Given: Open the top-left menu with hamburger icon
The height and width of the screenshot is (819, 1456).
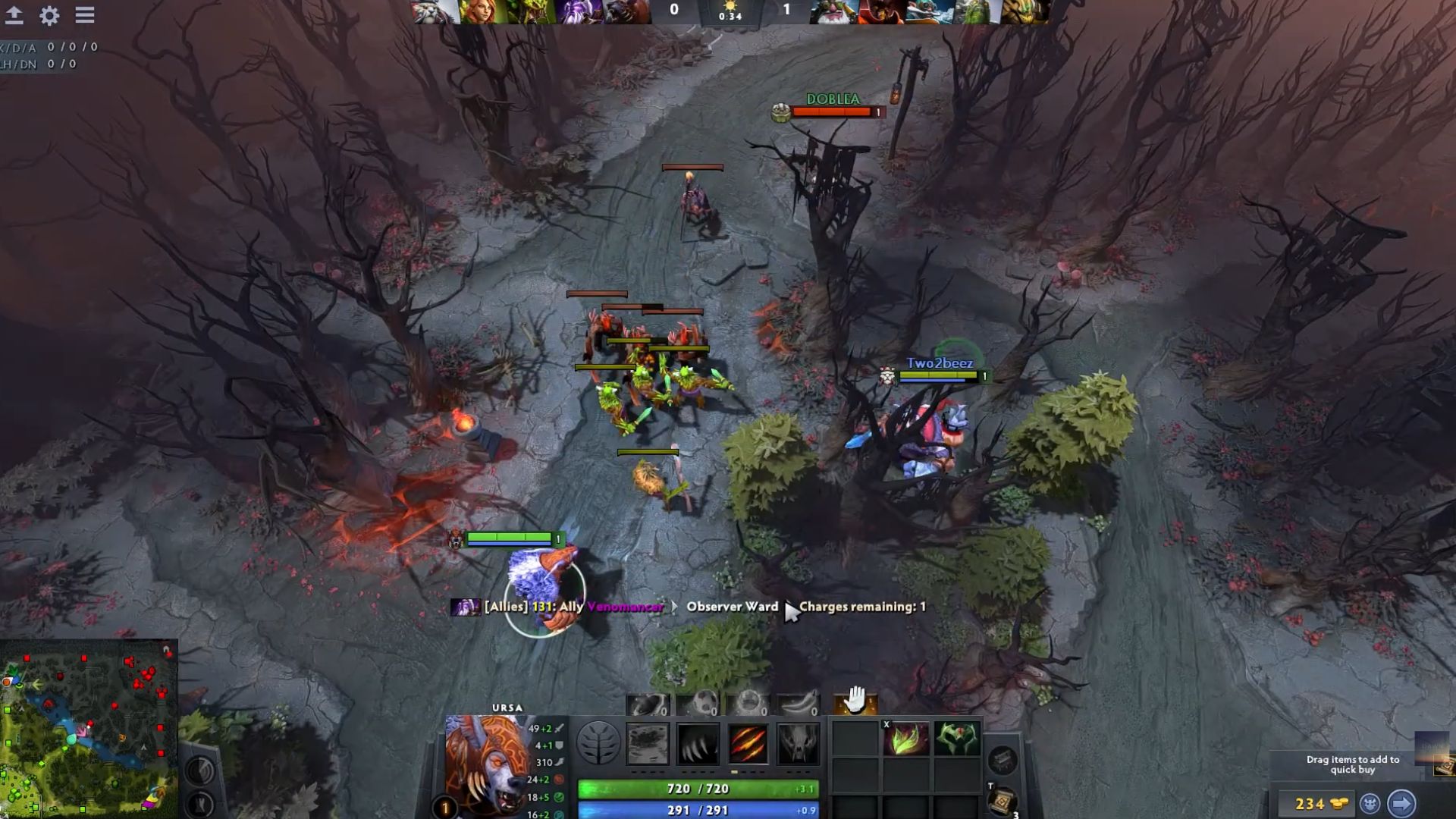Looking at the screenshot, I should click(83, 13).
